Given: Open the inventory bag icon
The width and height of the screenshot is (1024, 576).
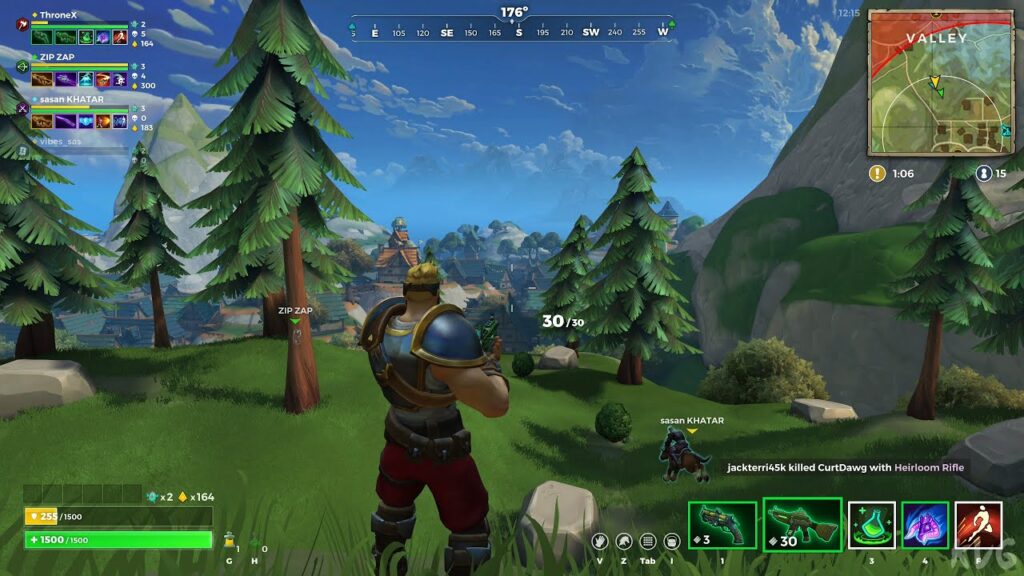Looking at the screenshot, I should [671, 541].
